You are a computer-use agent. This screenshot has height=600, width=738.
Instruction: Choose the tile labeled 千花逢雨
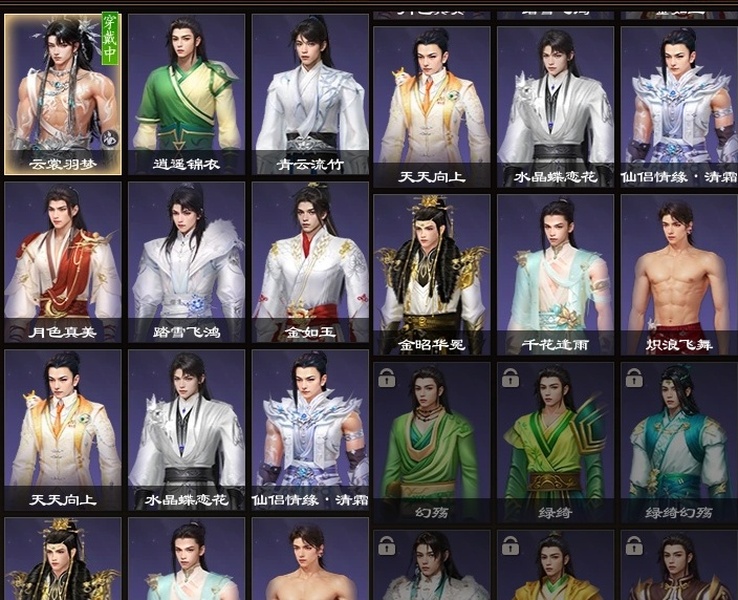click(x=555, y=275)
